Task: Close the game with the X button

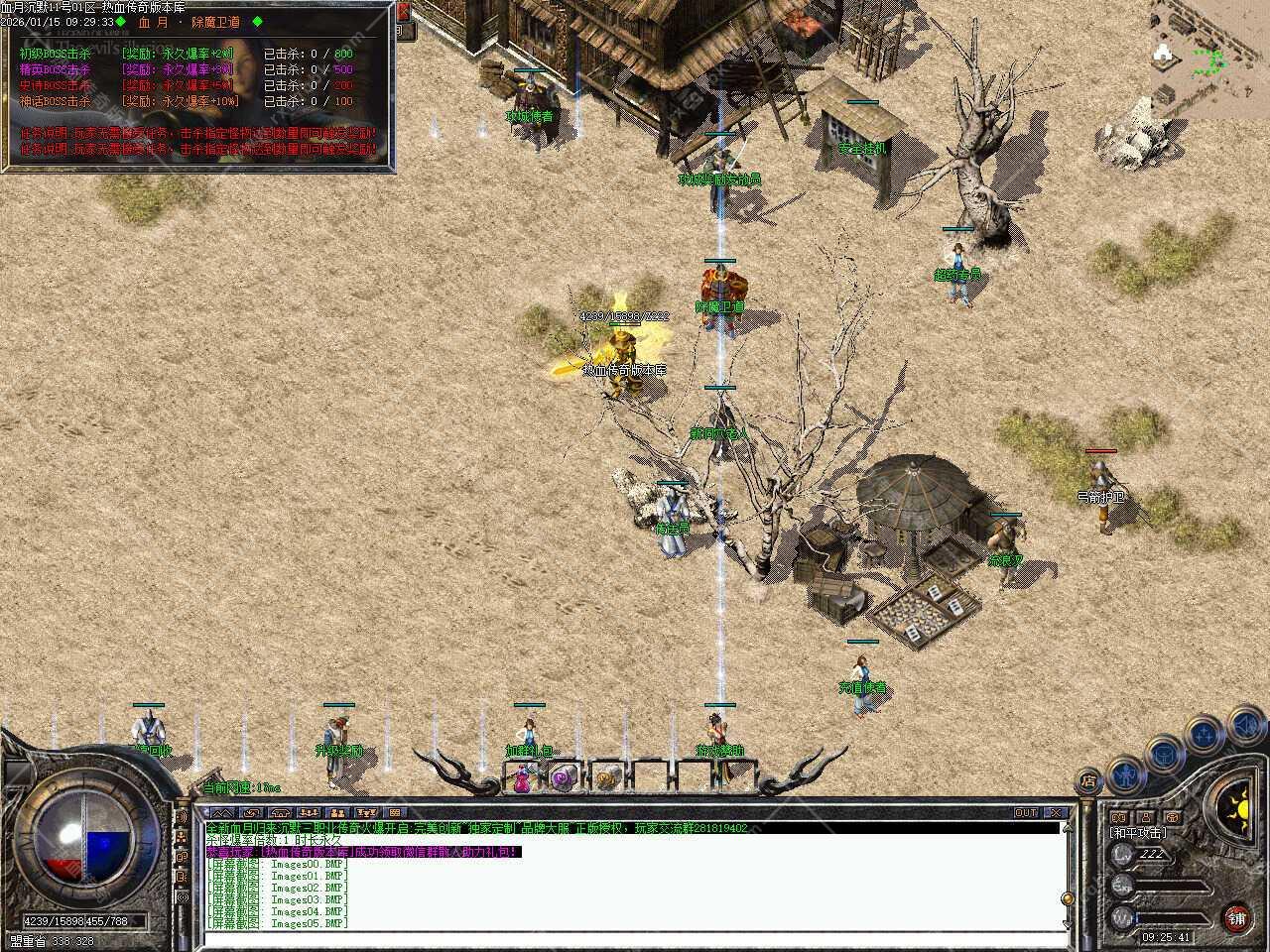Action: (x=1056, y=813)
